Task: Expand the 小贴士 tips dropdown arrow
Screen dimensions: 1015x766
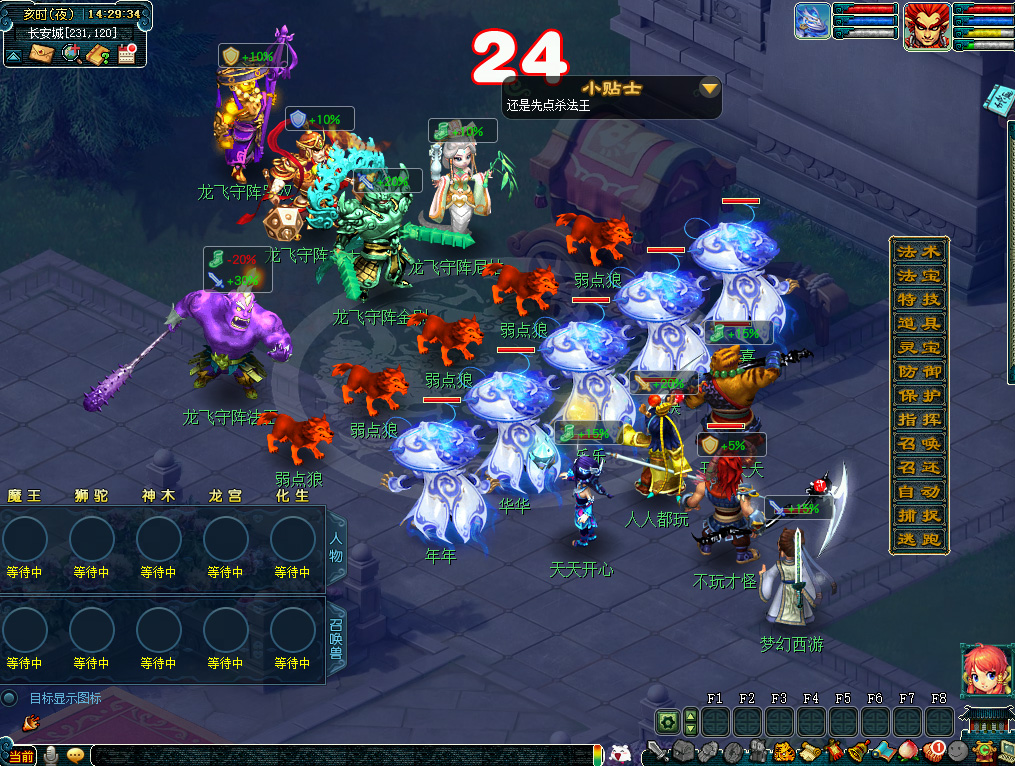Action: tap(709, 89)
